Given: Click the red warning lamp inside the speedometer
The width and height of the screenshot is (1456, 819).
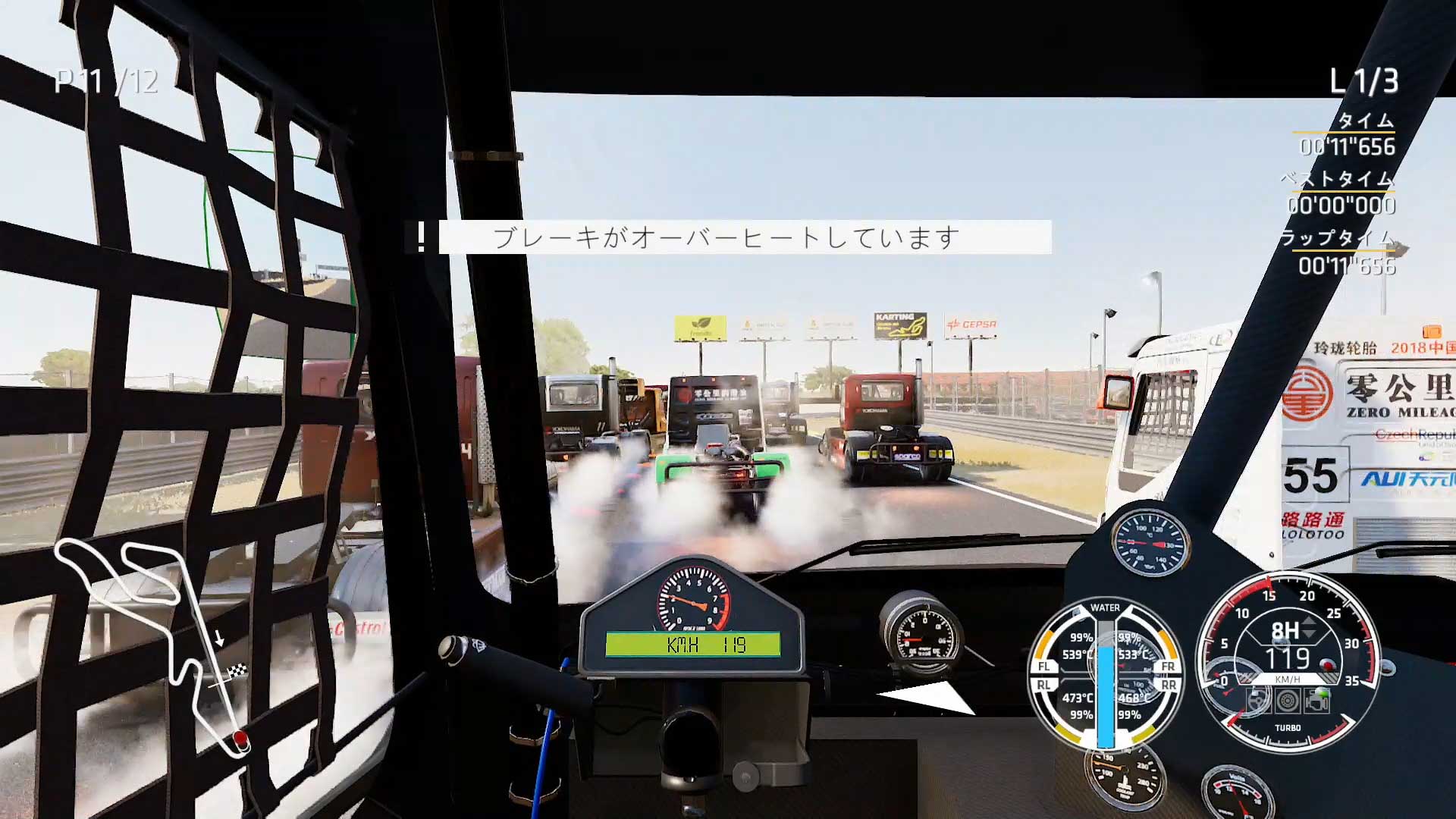Looking at the screenshot, I should (x=1327, y=664).
